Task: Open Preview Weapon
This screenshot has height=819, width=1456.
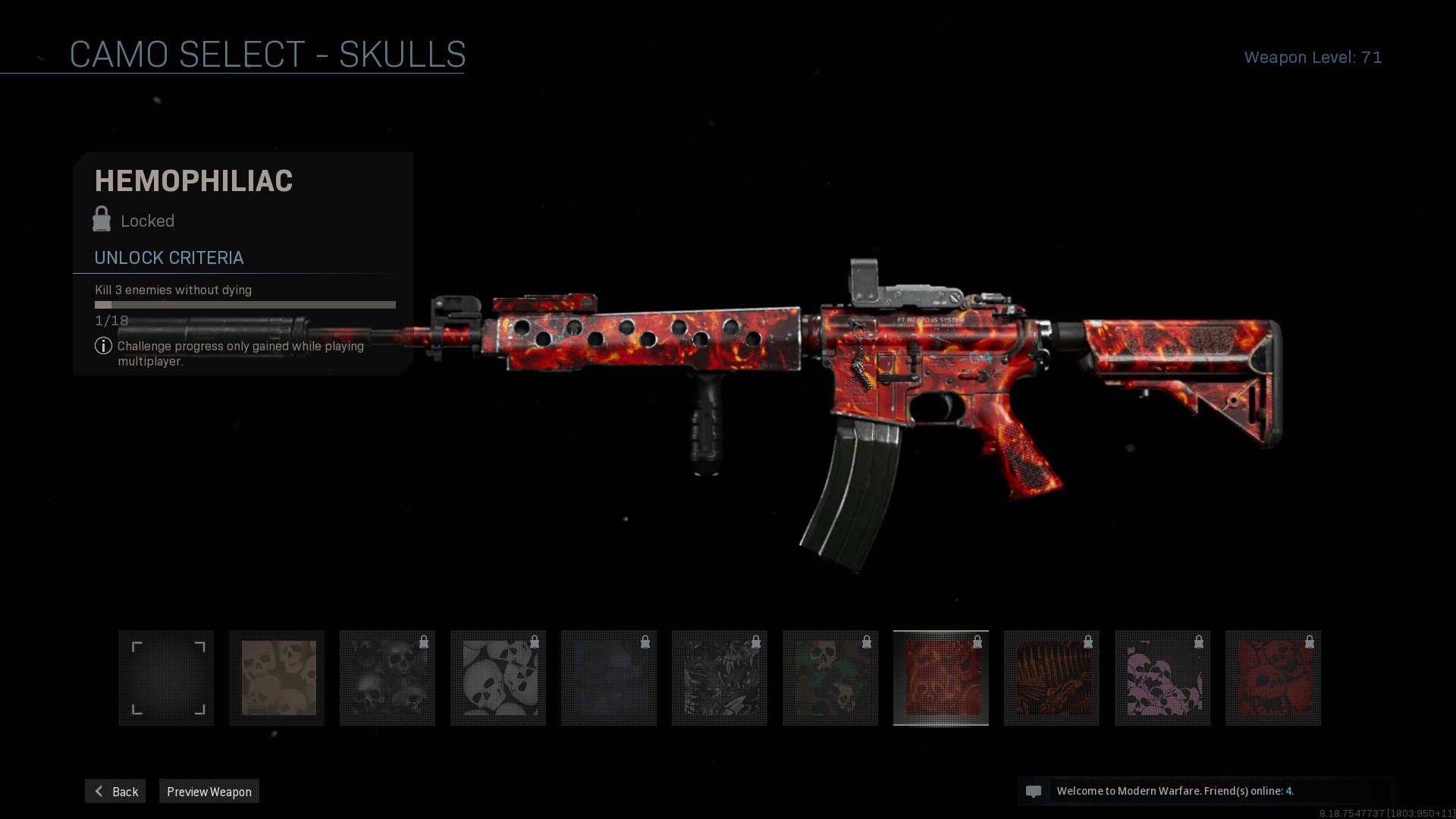Action: pos(209,791)
